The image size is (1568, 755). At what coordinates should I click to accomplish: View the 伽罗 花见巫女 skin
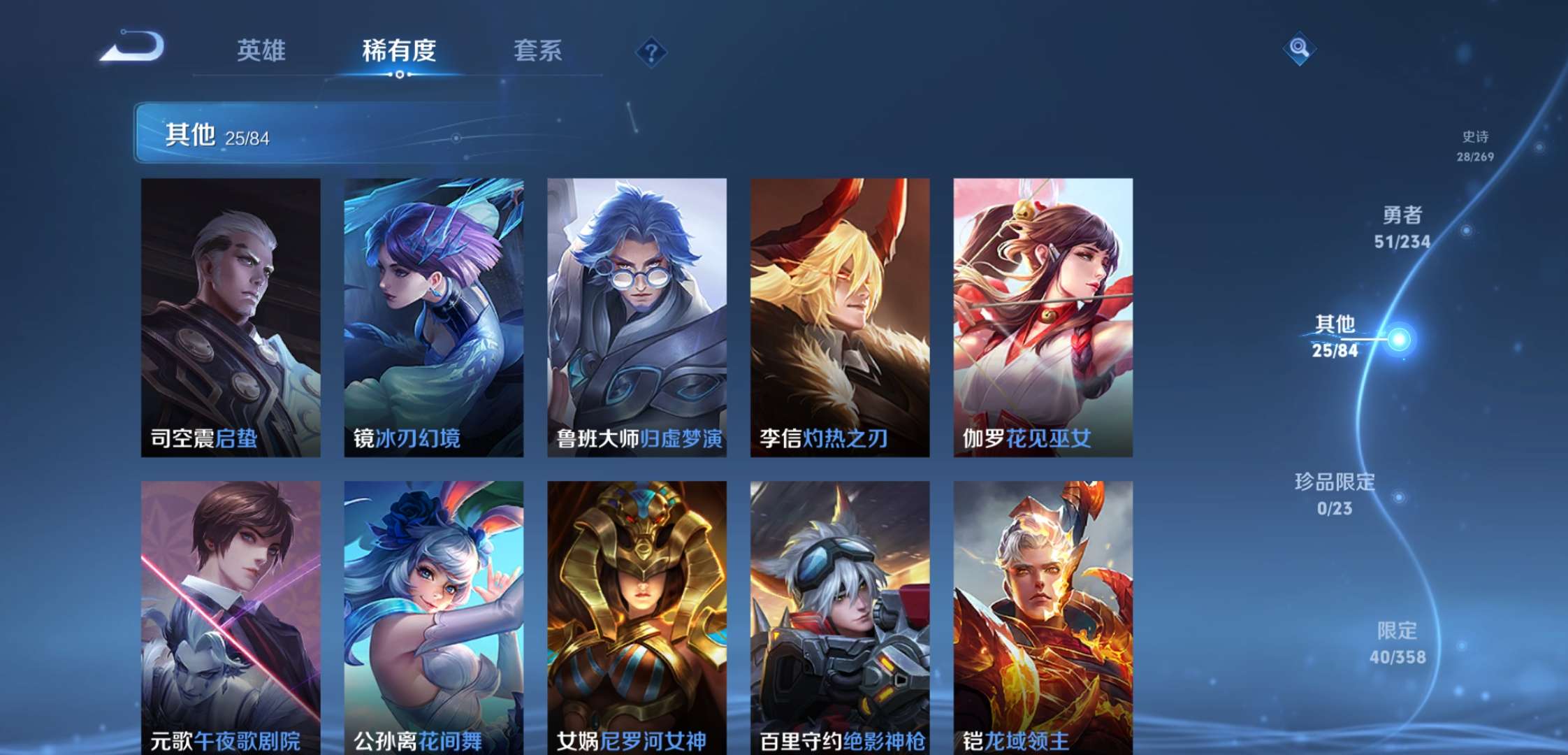click(x=1043, y=317)
